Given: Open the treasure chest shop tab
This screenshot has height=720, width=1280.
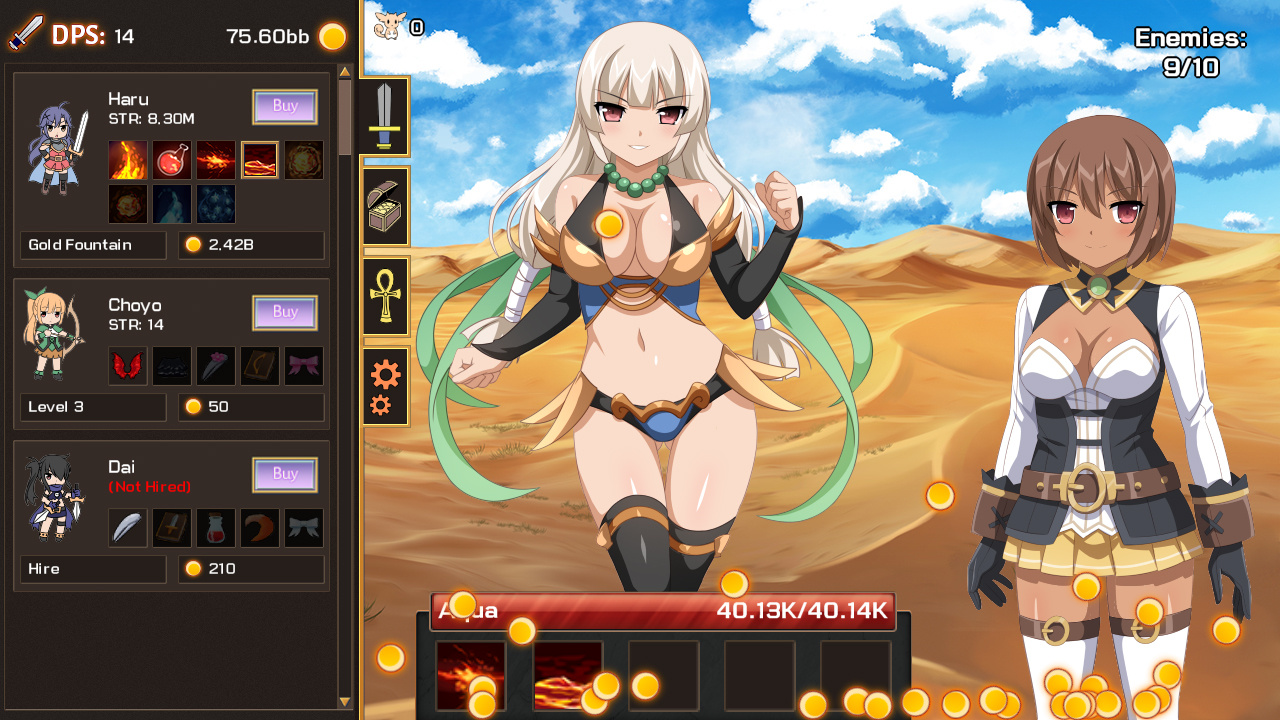Looking at the screenshot, I should 386,206.
